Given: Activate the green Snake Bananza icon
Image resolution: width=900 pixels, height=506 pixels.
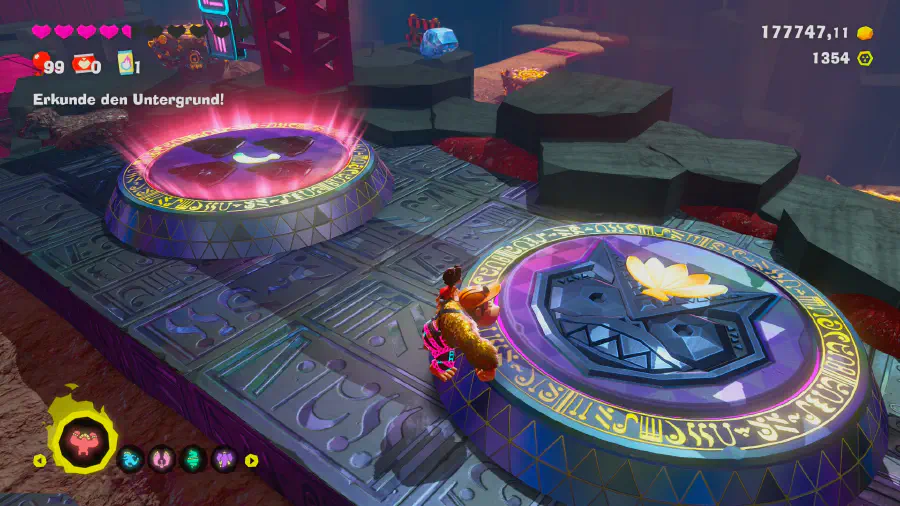Looking at the screenshot, I should 192,460.
